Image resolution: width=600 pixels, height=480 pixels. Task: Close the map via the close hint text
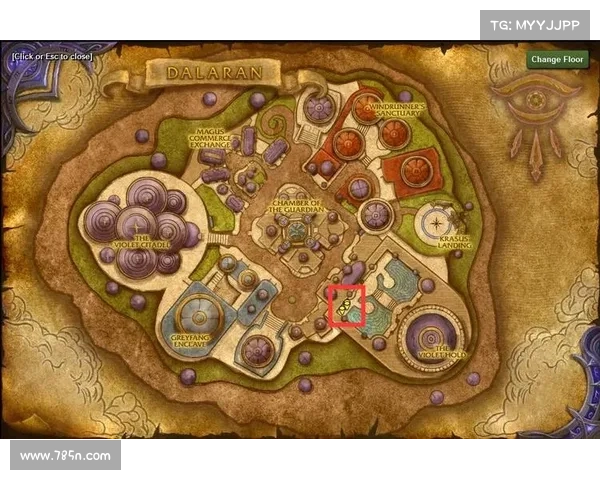pyautogui.click(x=52, y=56)
